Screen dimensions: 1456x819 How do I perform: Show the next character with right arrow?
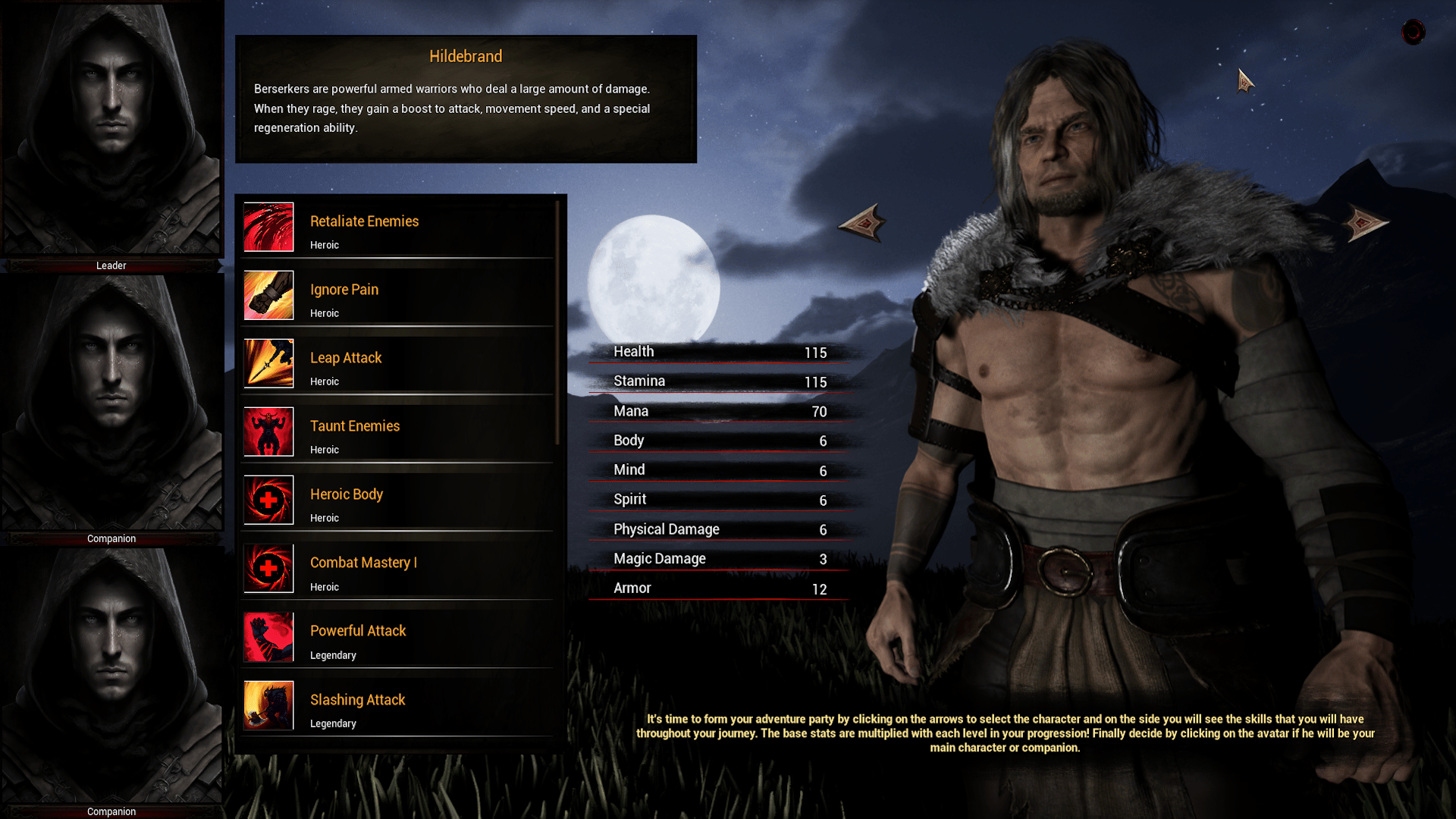pos(1364,223)
